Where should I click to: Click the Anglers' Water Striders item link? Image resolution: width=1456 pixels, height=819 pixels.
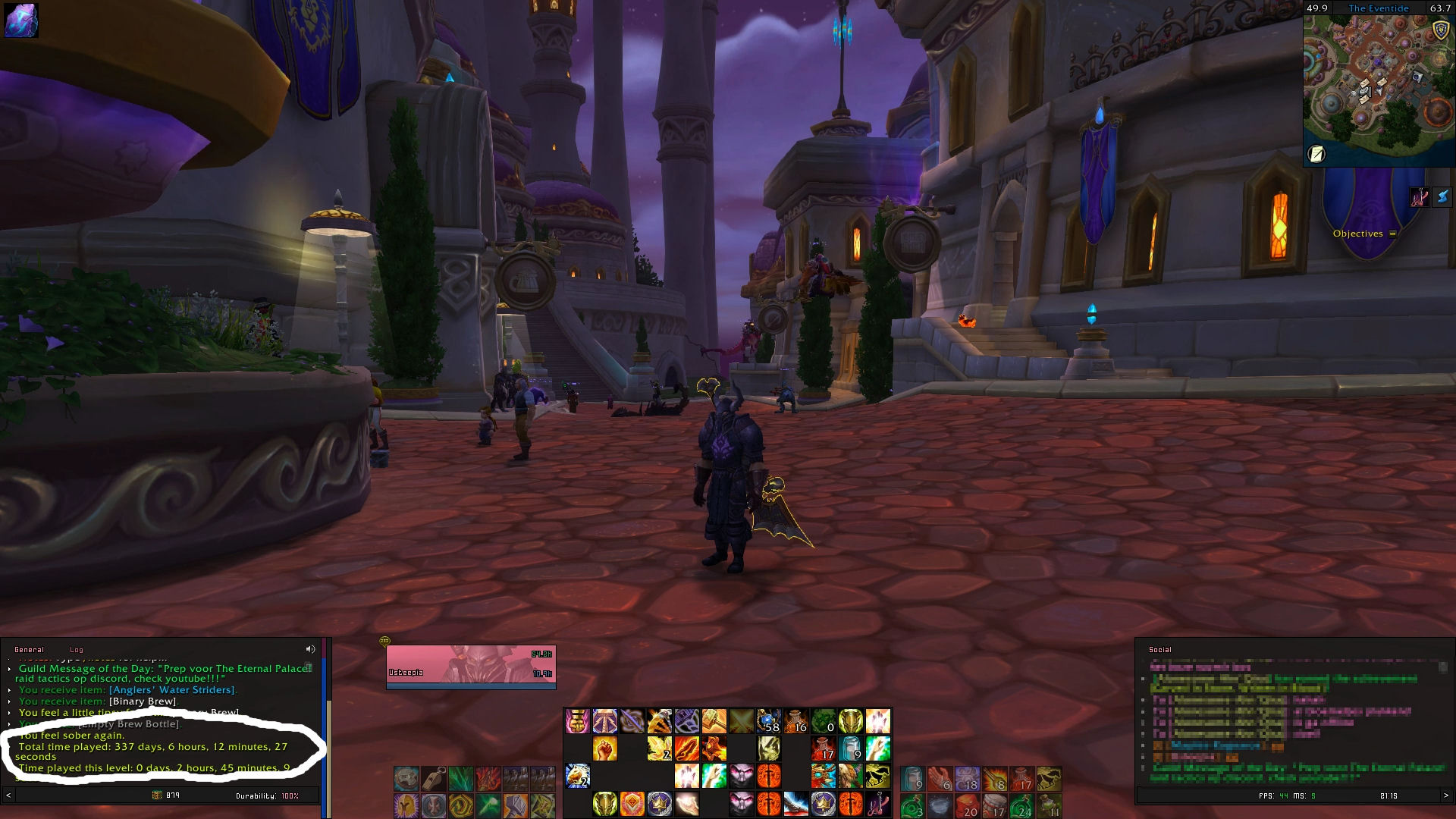click(171, 690)
